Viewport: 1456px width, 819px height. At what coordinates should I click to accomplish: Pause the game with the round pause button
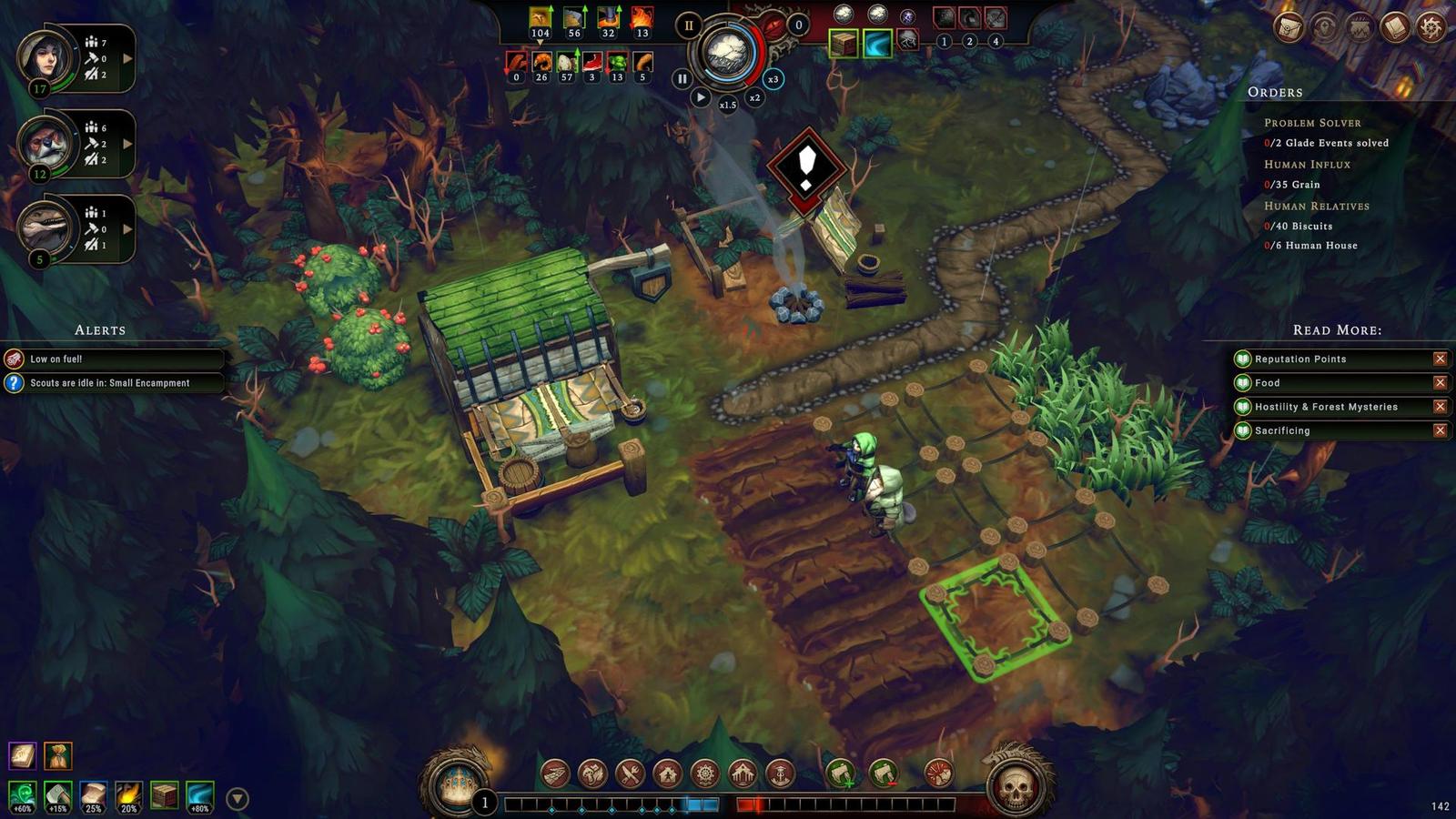pyautogui.click(x=682, y=79)
